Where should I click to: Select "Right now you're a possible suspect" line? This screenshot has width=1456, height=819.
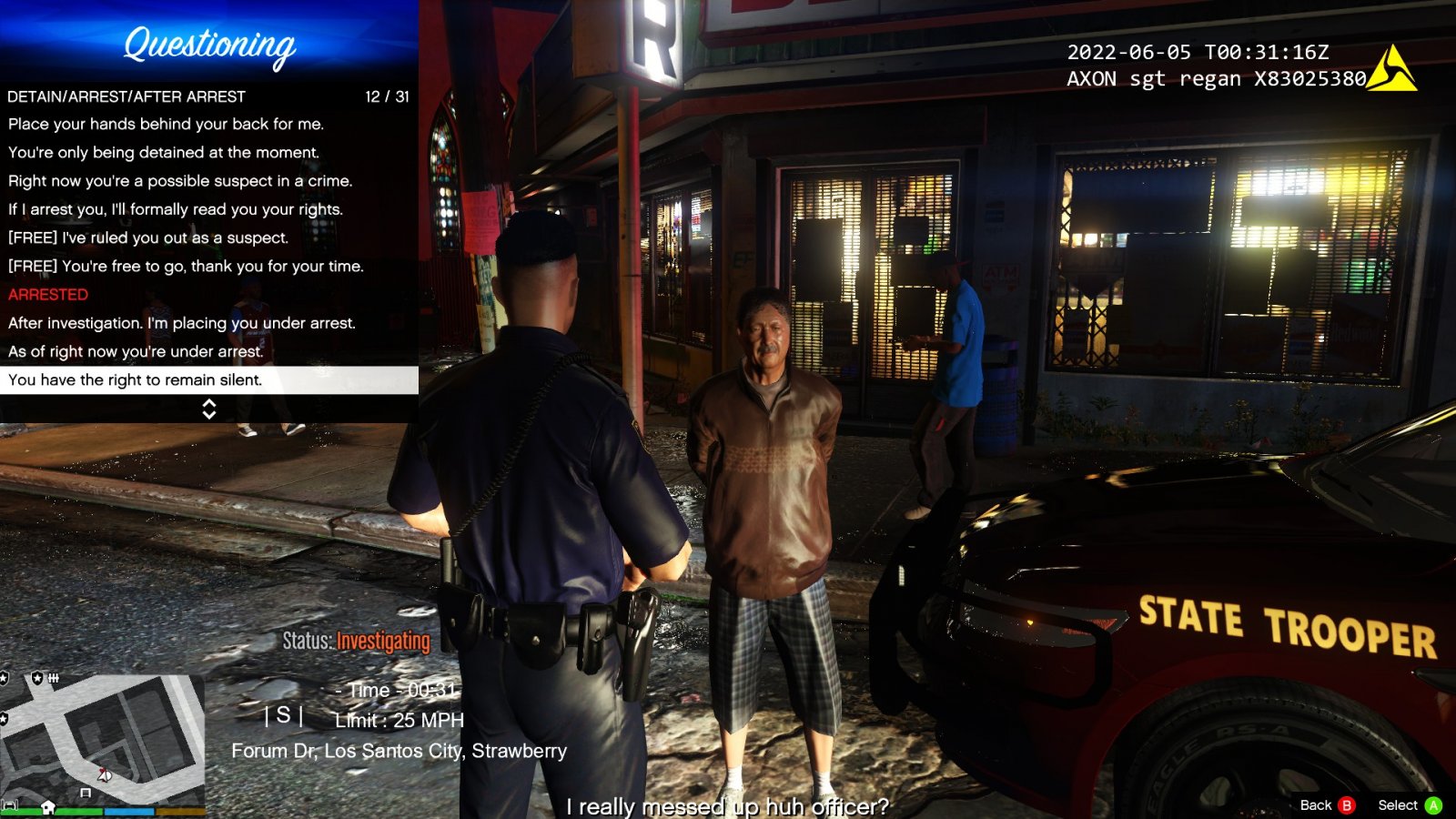coord(180,180)
